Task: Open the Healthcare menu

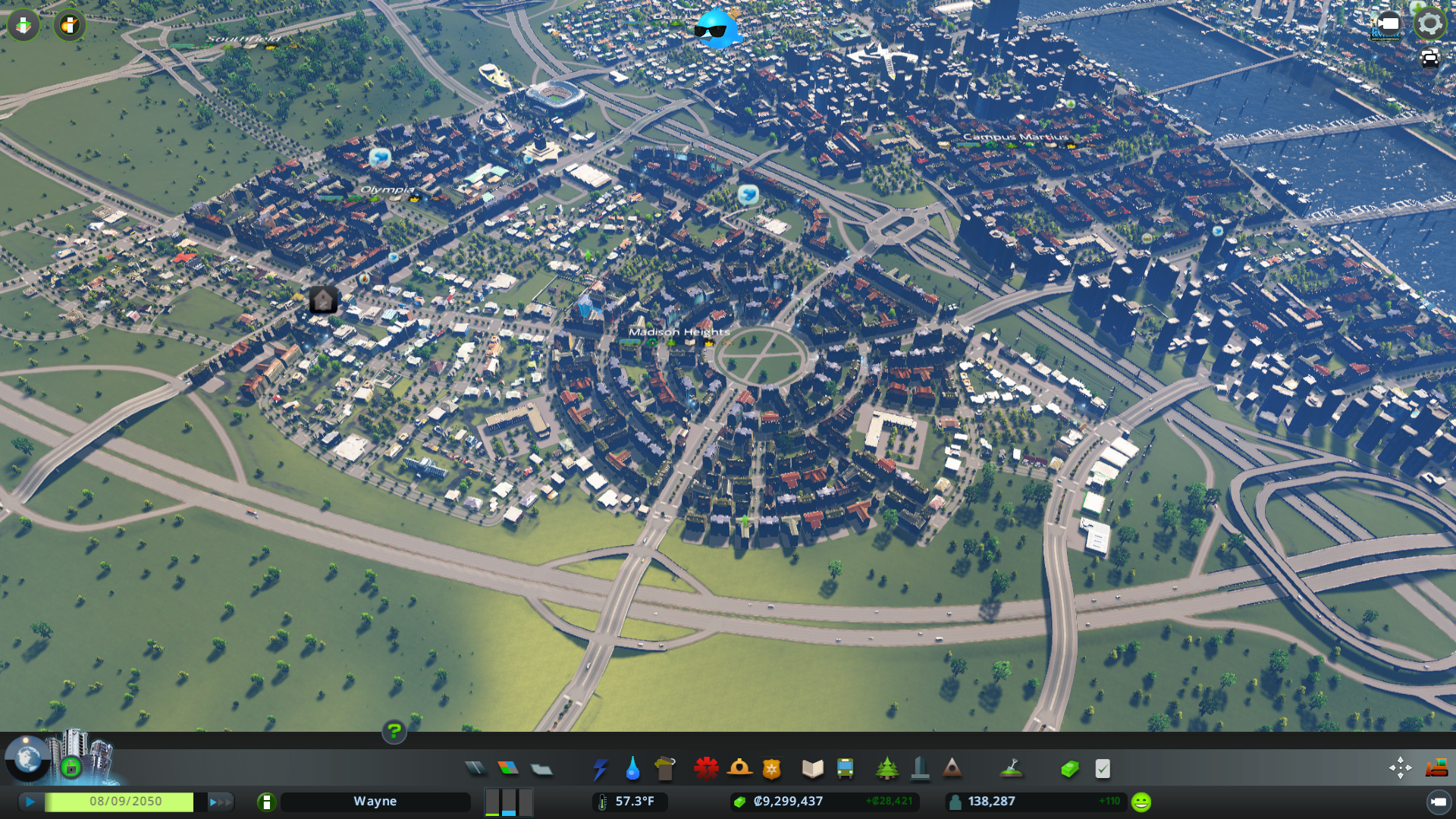Action: click(706, 768)
